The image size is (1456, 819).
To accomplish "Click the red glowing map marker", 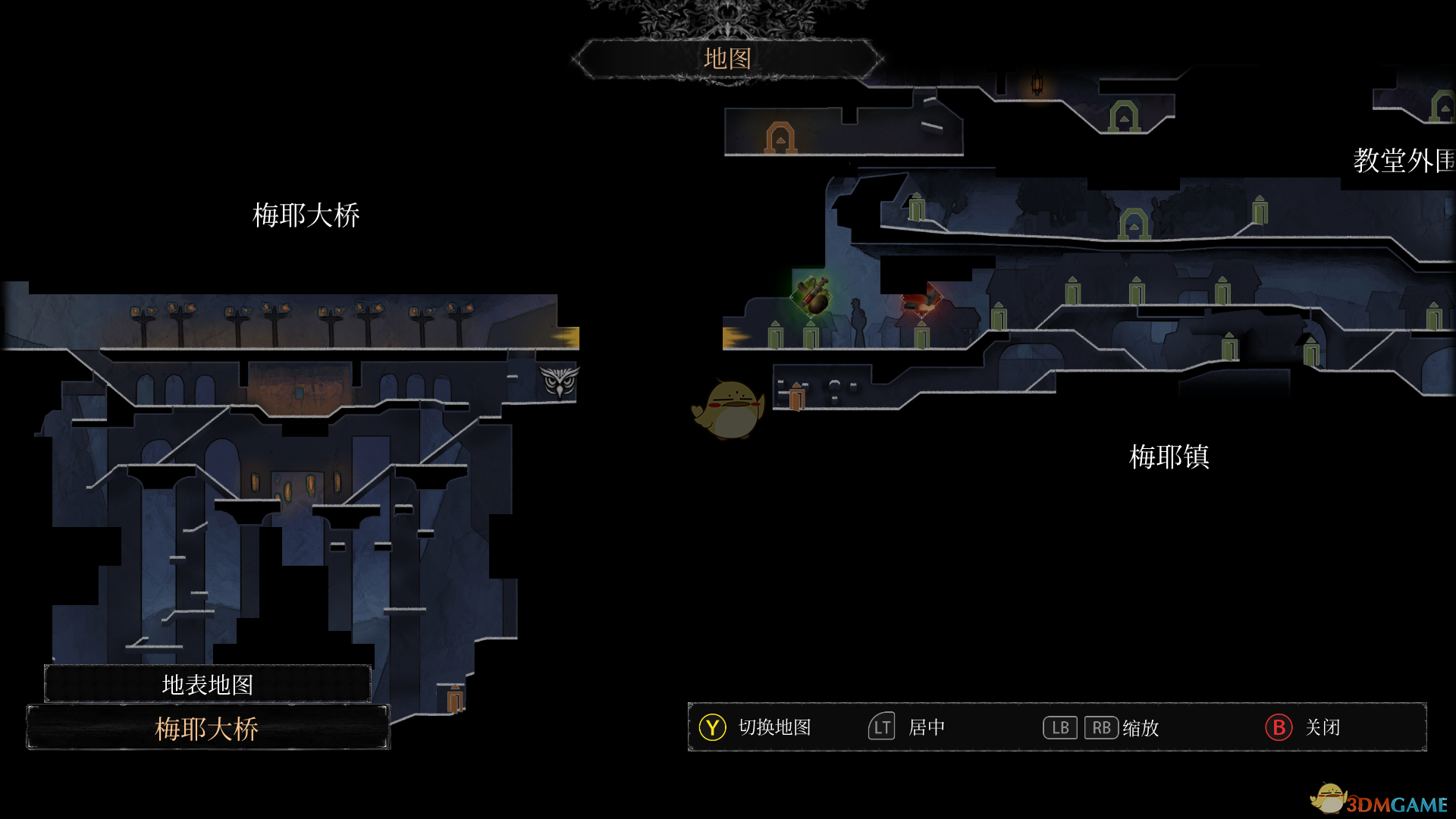I will click(921, 298).
